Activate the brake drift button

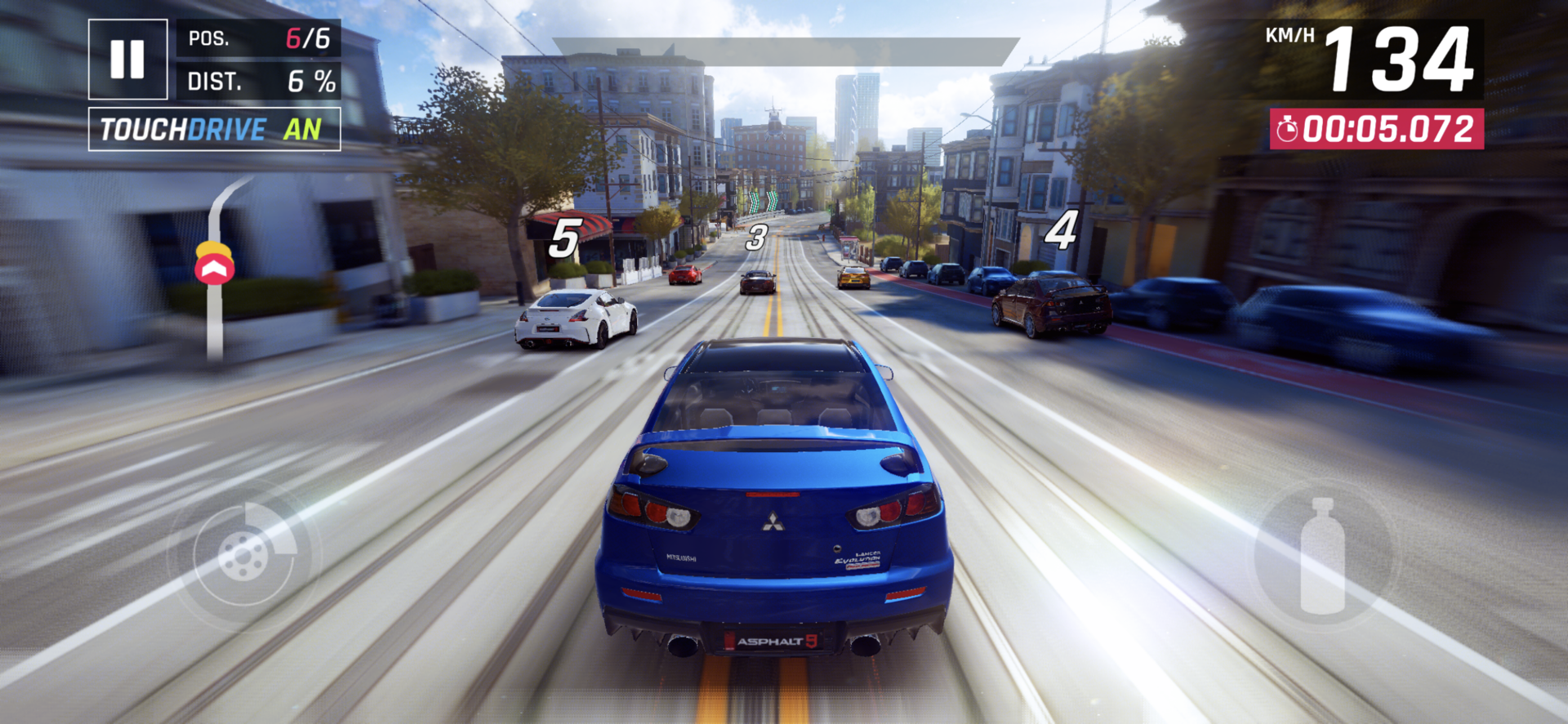point(244,555)
